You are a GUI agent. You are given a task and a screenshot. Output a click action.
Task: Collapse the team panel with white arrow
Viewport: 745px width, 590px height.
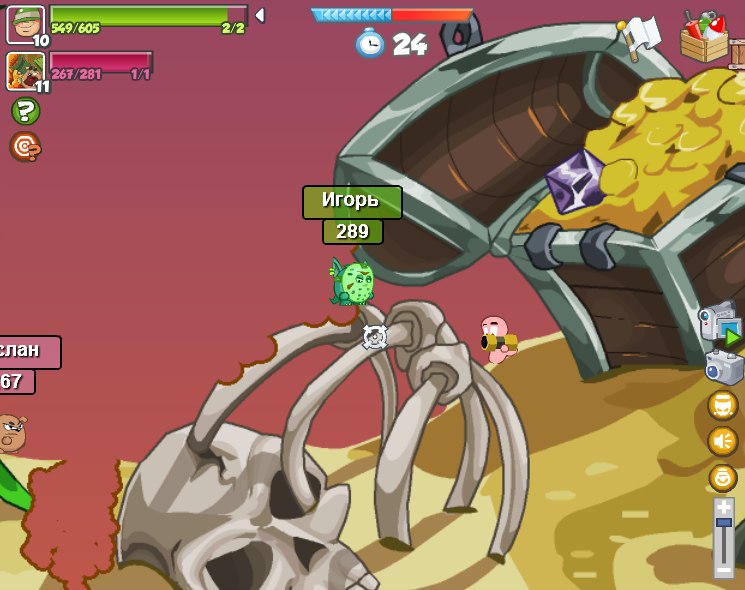tap(260, 15)
